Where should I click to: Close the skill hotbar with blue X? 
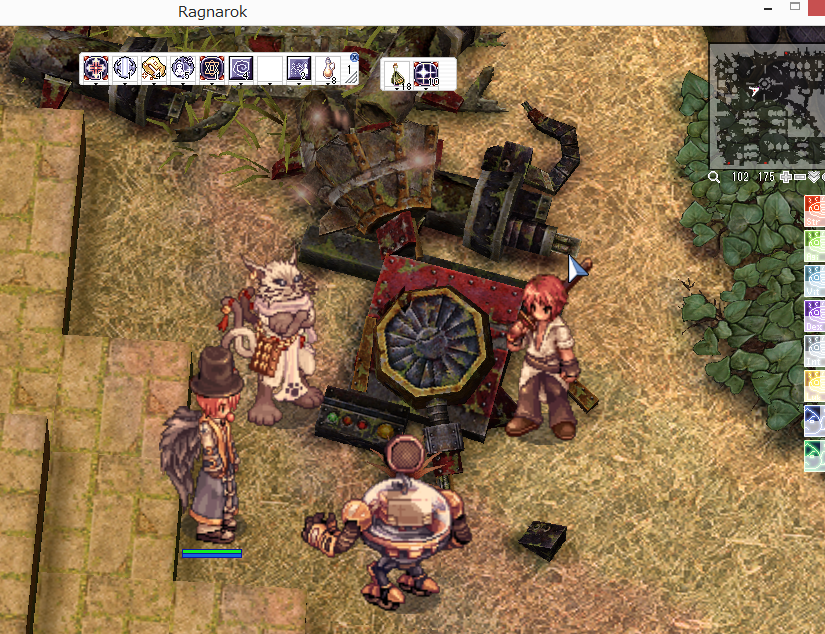point(353,59)
